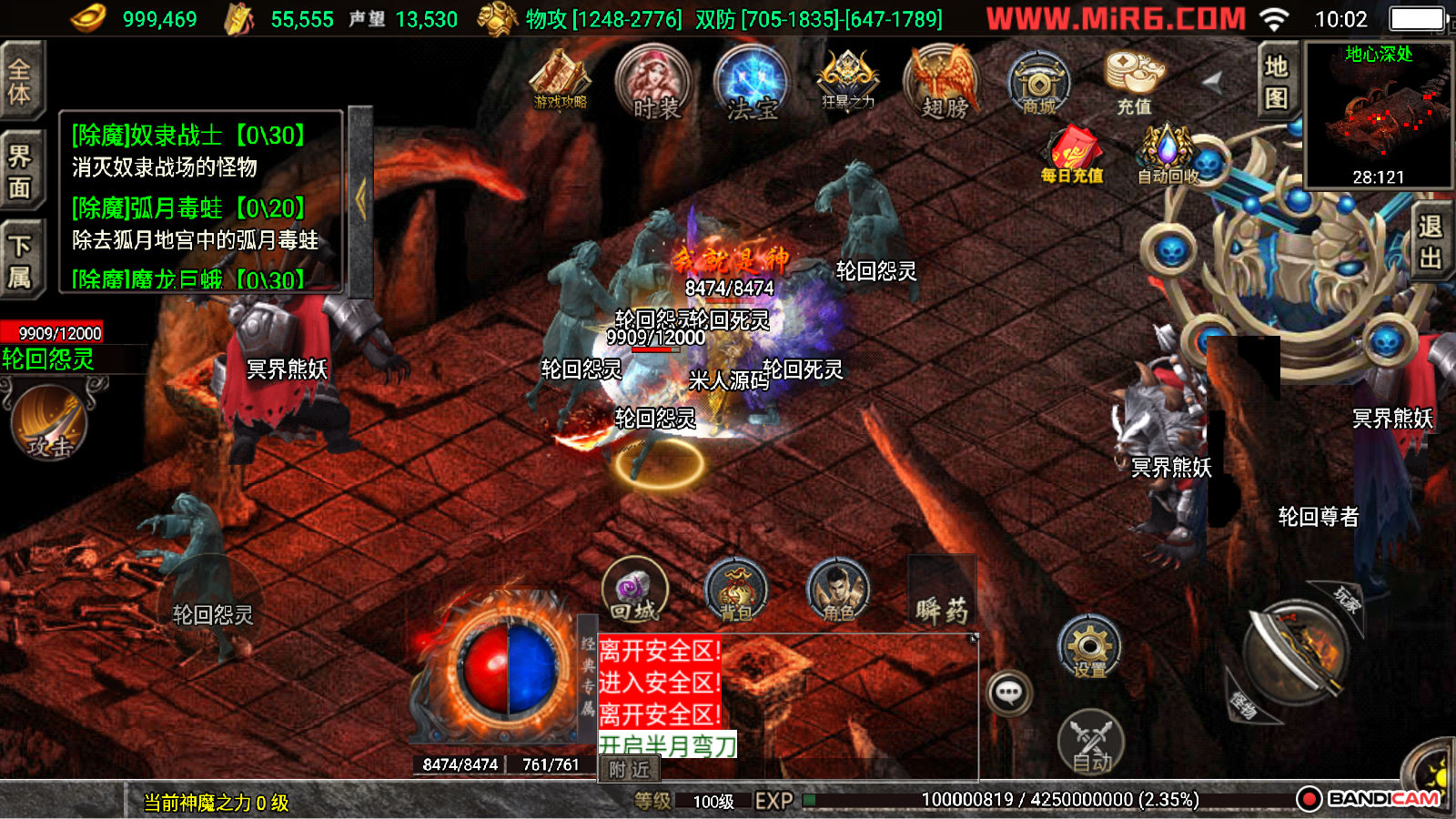Screen dimensions: 1456x819
Task: Open the 商城 shop
Action: pyautogui.click(x=1039, y=84)
